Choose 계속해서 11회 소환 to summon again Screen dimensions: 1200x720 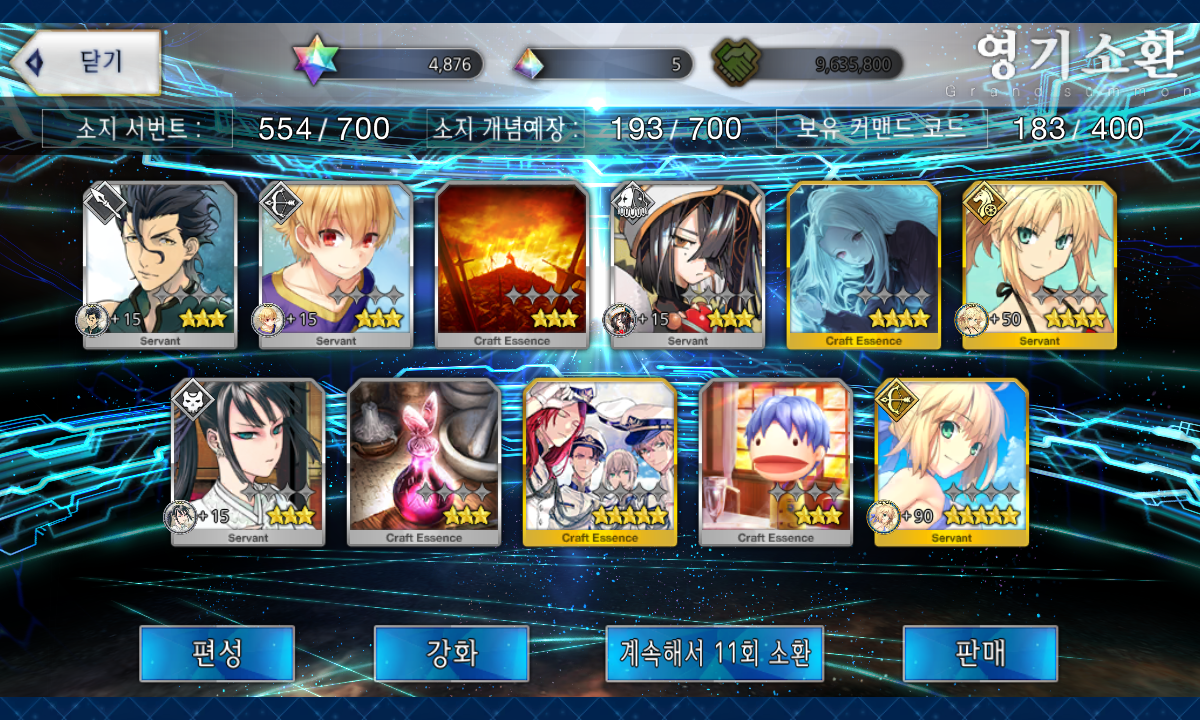[x=714, y=653]
